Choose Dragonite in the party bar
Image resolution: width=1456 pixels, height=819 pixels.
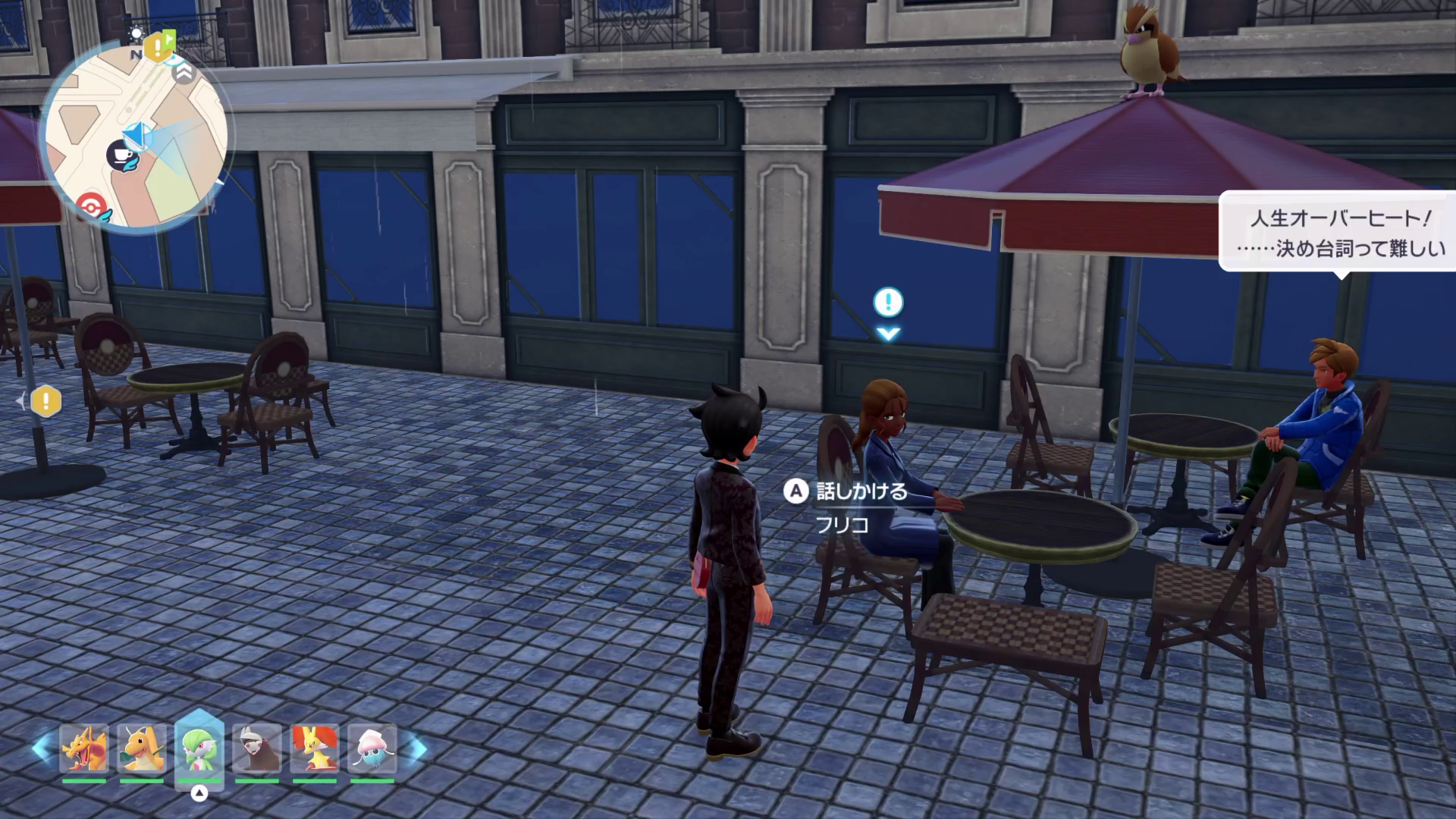[142, 748]
